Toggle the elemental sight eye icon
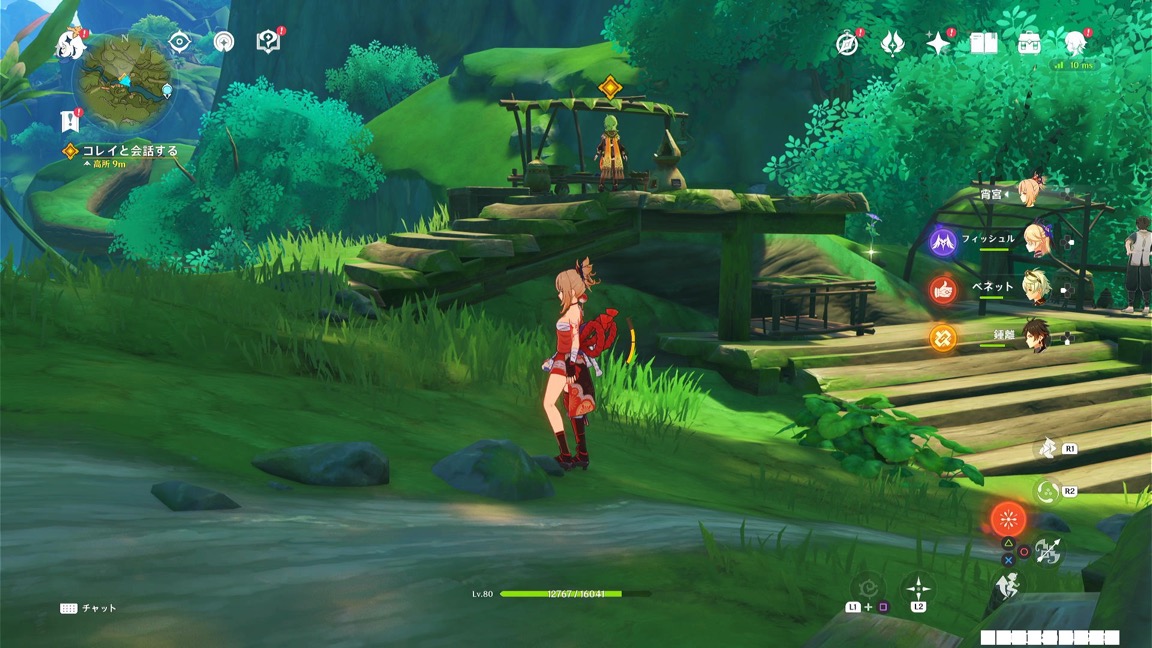This screenshot has height=648, width=1152. (180, 41)
